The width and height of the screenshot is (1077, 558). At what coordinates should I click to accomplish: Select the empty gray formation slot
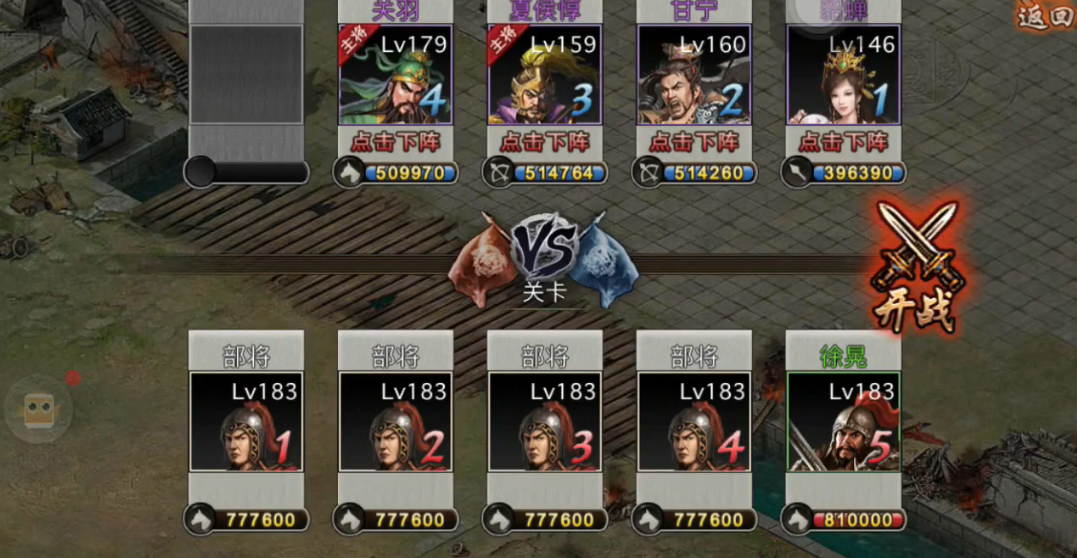(246, 75)
